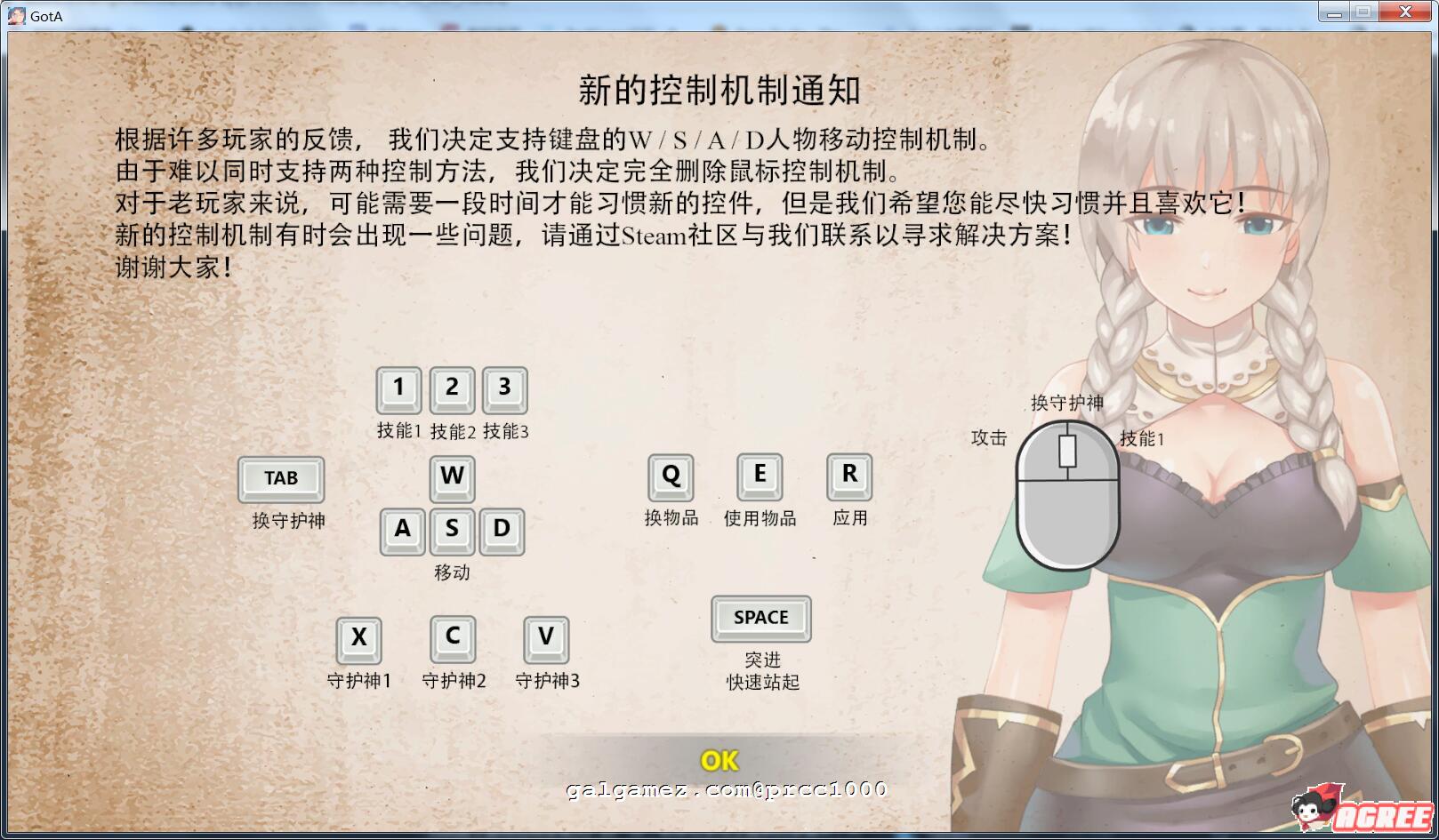Select the E key icon for 使用物品
Image resolution: width=1439 pixels, height=840 pixels.
point(760,477)
